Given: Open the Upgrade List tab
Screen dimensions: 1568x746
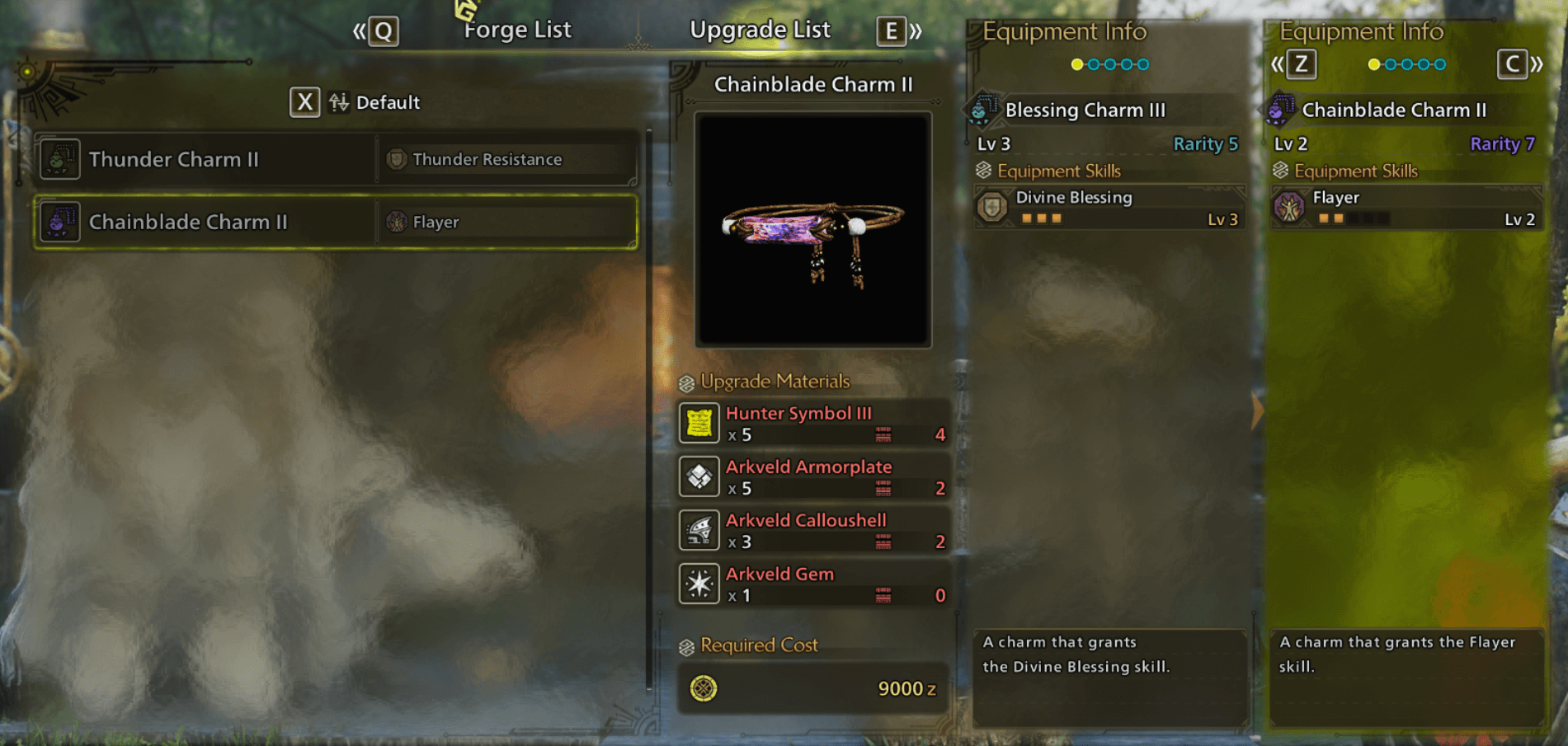Looking at the screenshot, I should coord(760,30).
